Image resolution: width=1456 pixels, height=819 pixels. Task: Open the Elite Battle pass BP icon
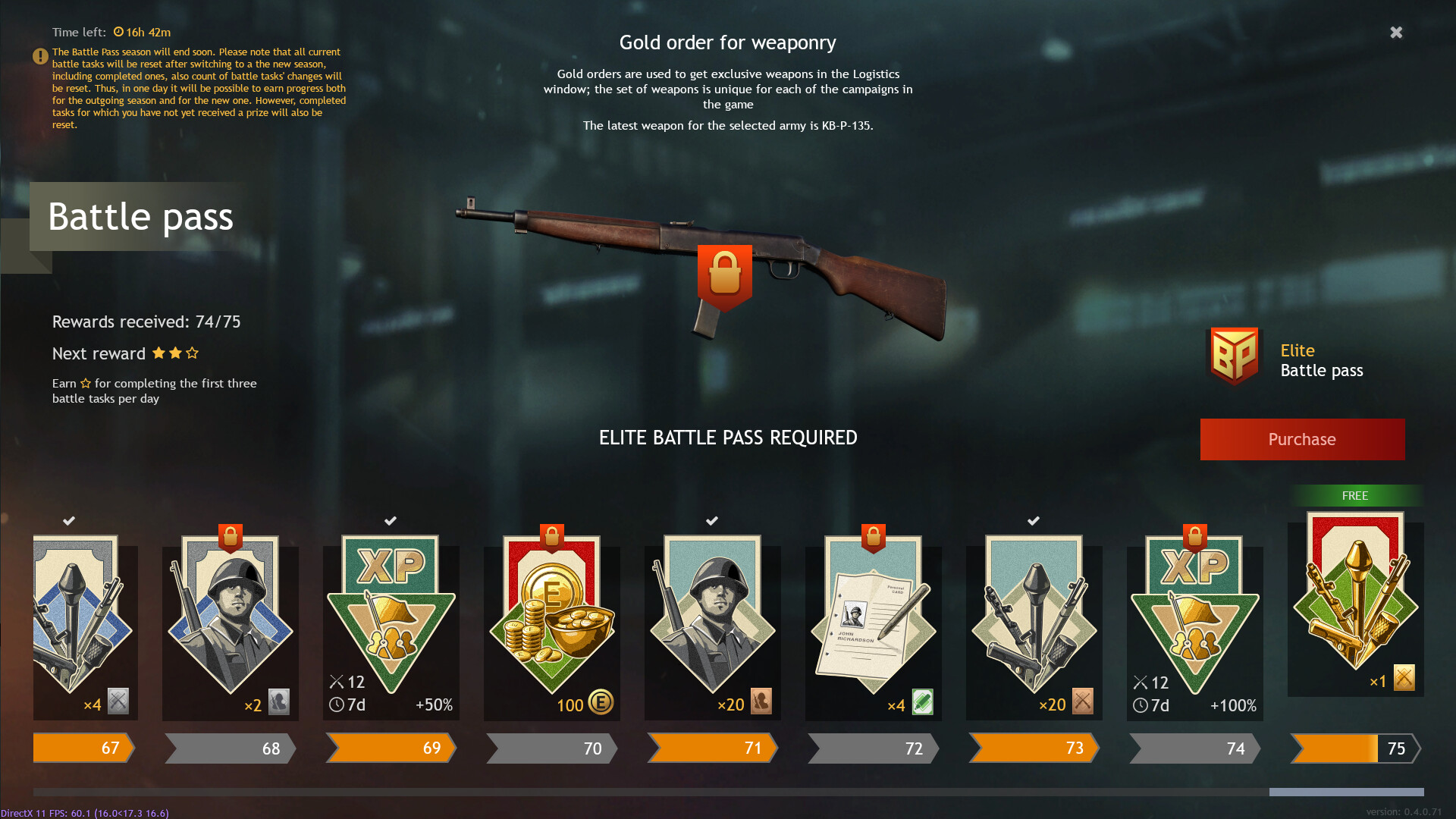pos(1235,356)
